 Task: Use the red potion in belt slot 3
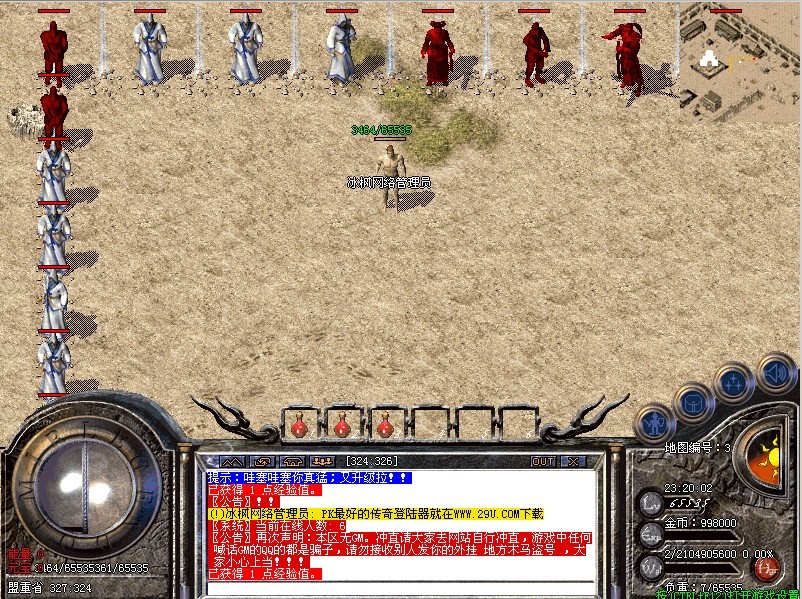point(385,426)
